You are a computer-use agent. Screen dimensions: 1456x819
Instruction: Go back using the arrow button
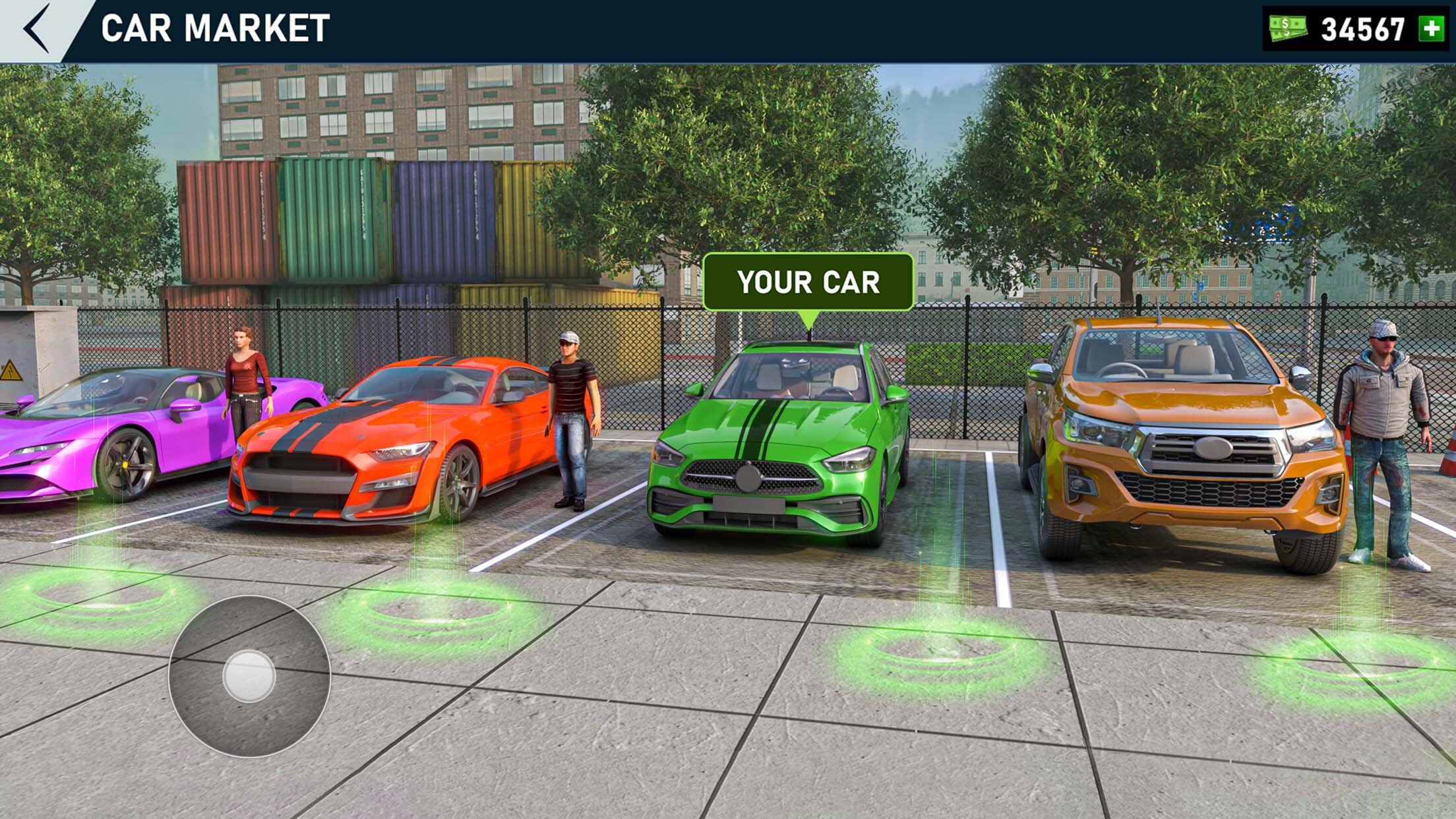pyautogui.click(x=37, y=28)
